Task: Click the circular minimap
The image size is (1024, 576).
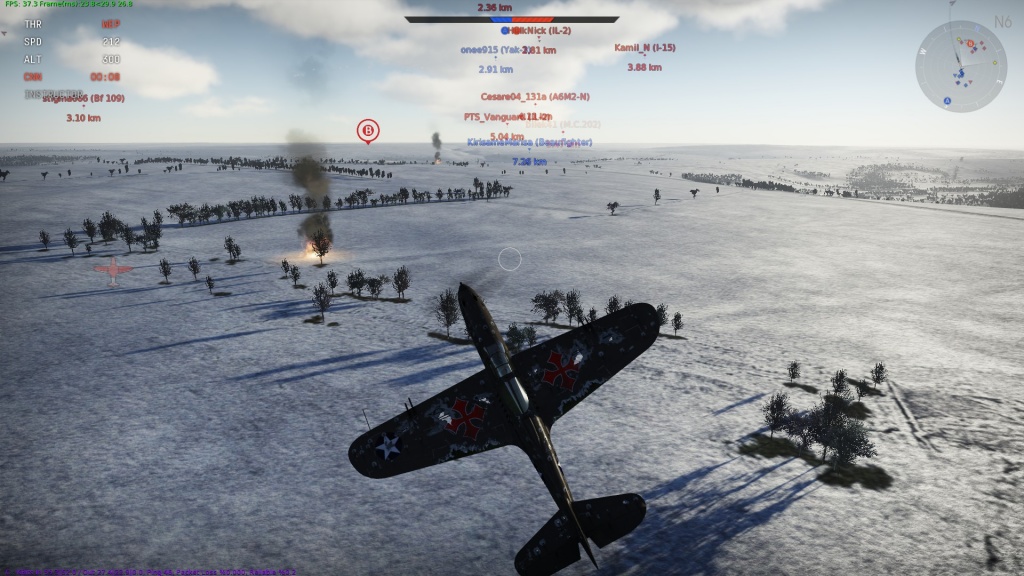Action: [x=960, y=66]
